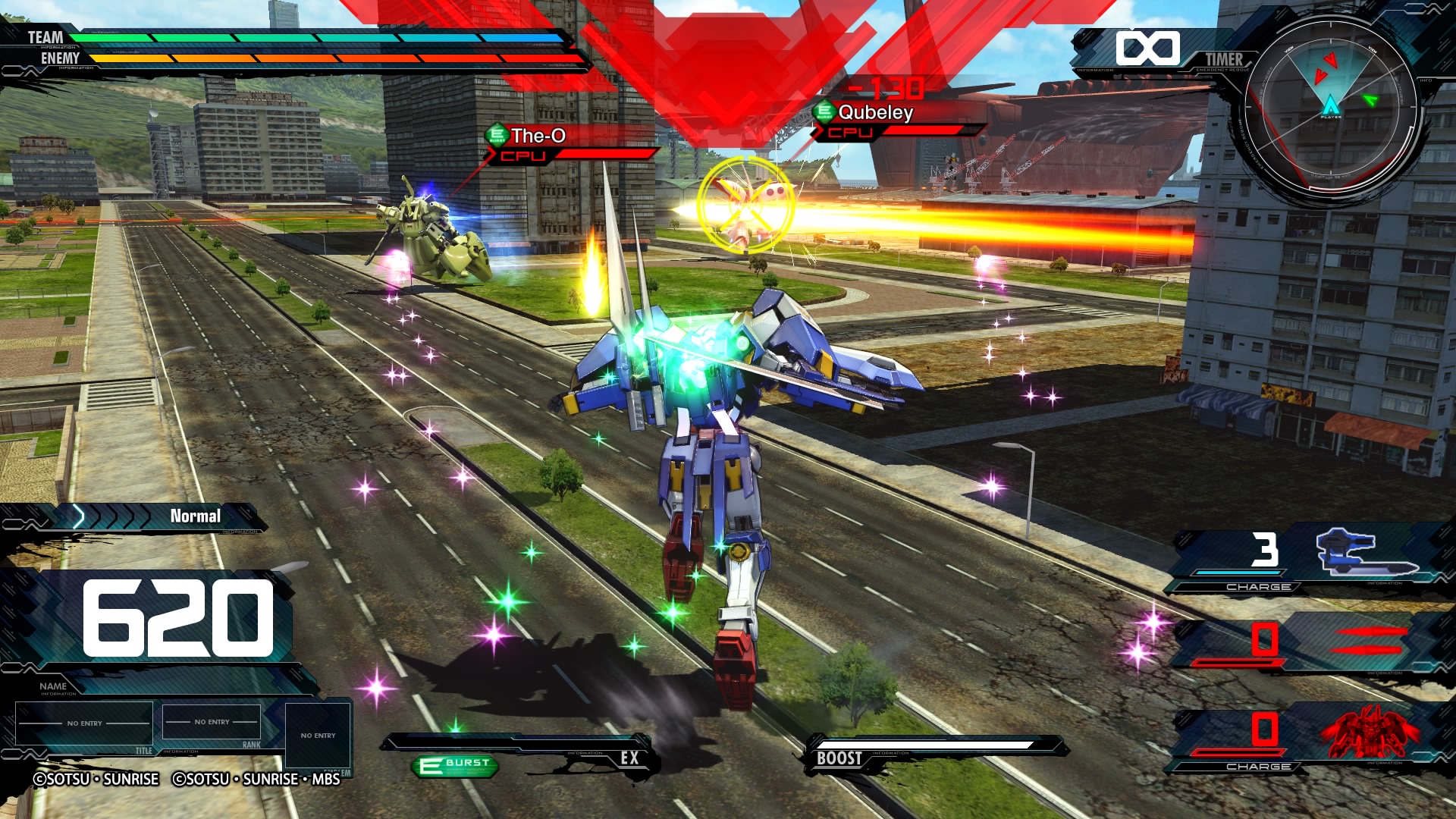This screenshot has width=1456, height=819.
Task: Click the yellow lock-on reticle
Action: 746,205
